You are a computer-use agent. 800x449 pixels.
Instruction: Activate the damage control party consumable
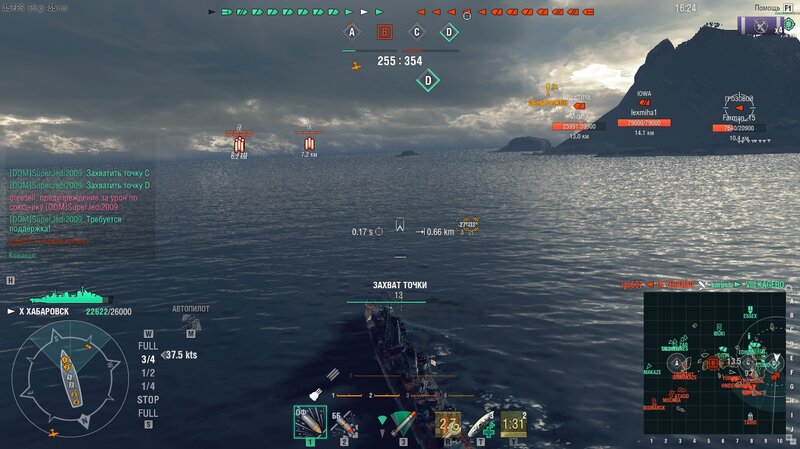click(447, 424)
